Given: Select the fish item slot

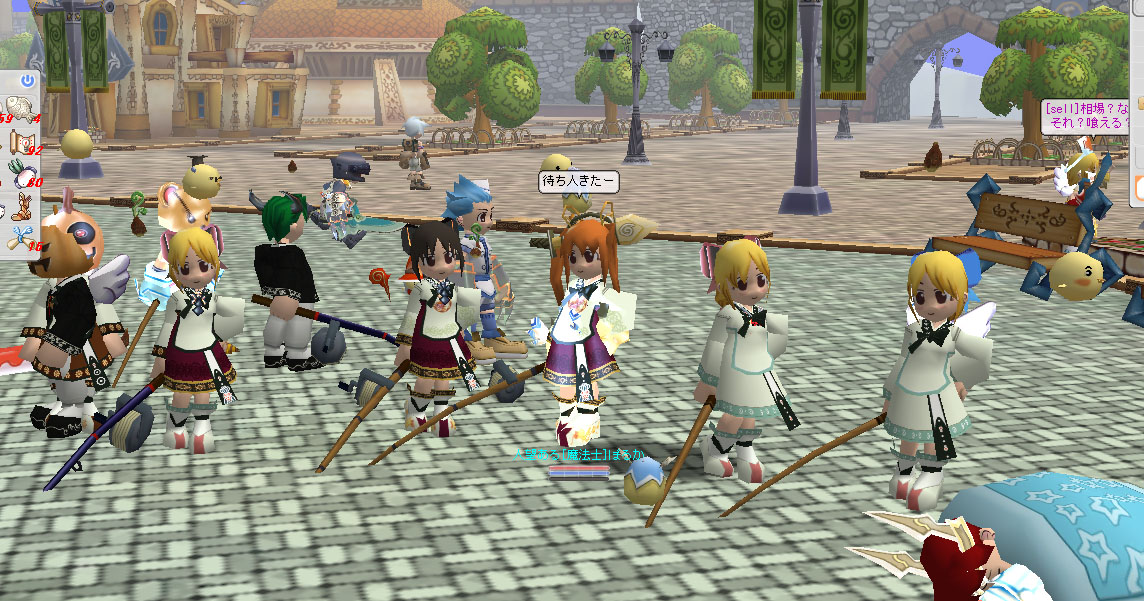Looking at the screenshot, I should pyautogui.click(x=18, y=106).
